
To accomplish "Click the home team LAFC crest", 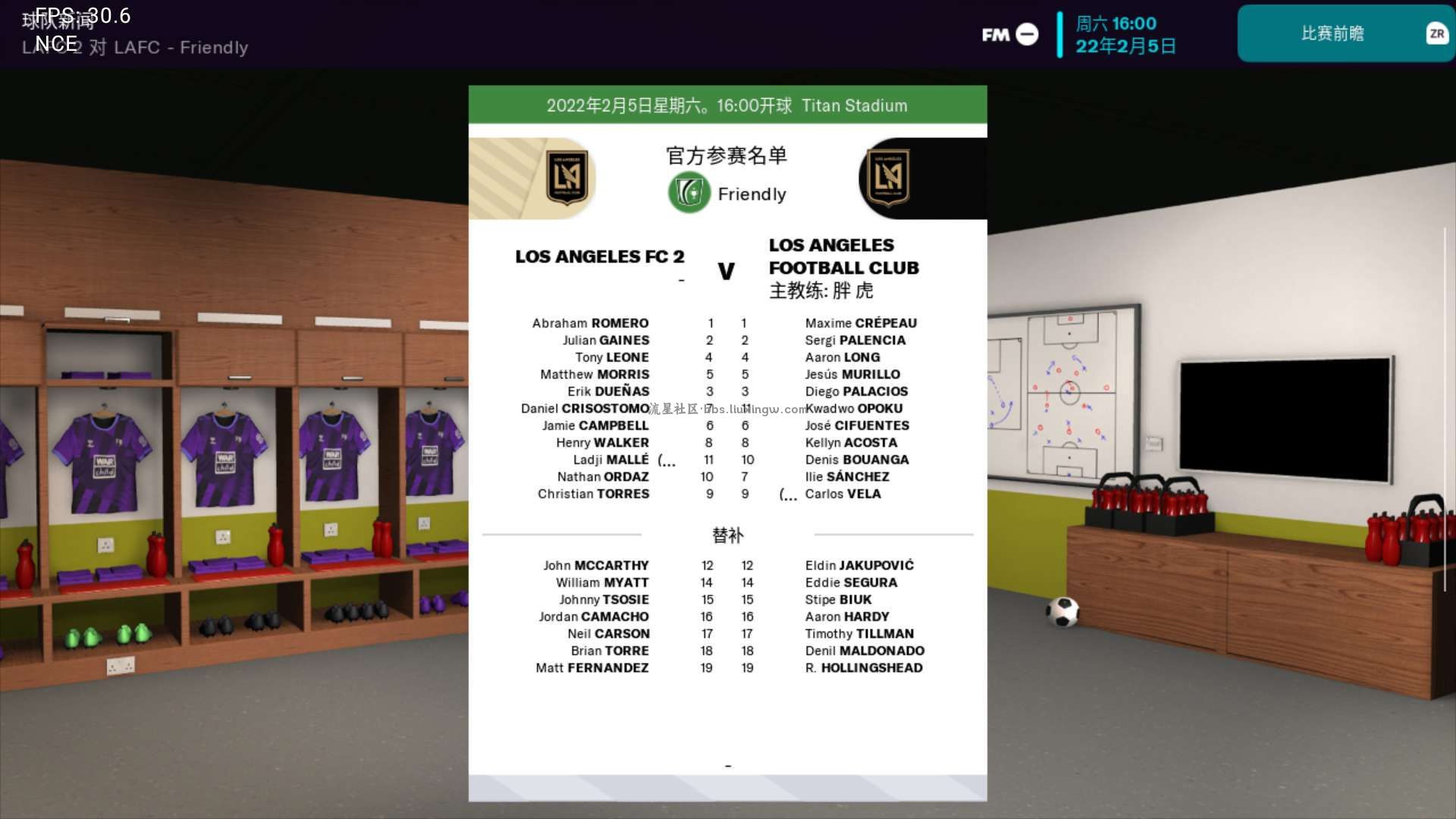I will point(567,178).
